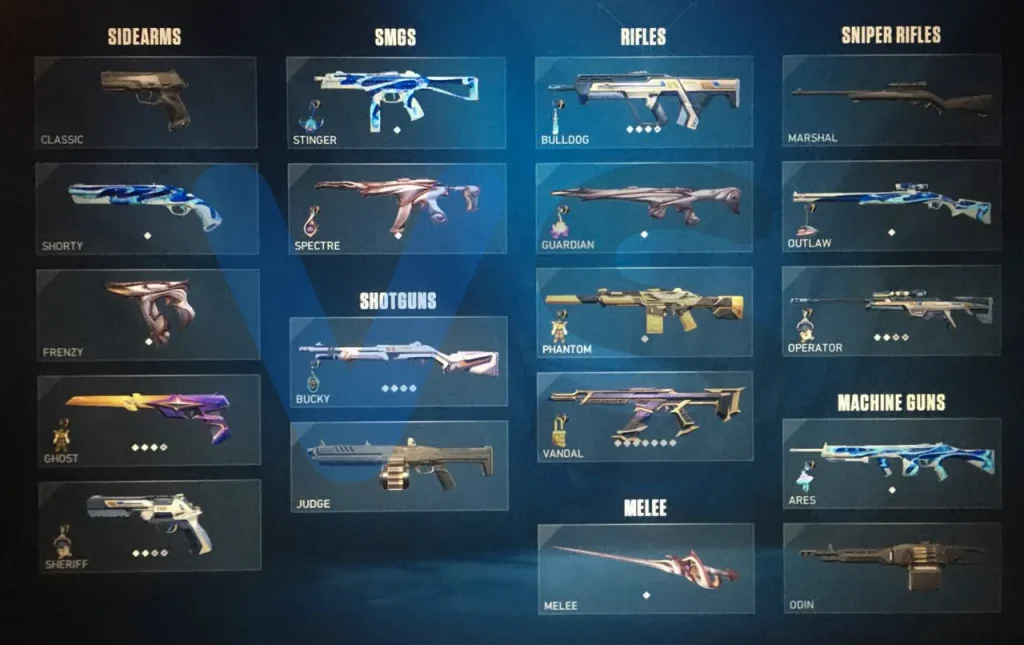
Task: Open the Bucky shotgun tile
Action: tap(398, 361)
